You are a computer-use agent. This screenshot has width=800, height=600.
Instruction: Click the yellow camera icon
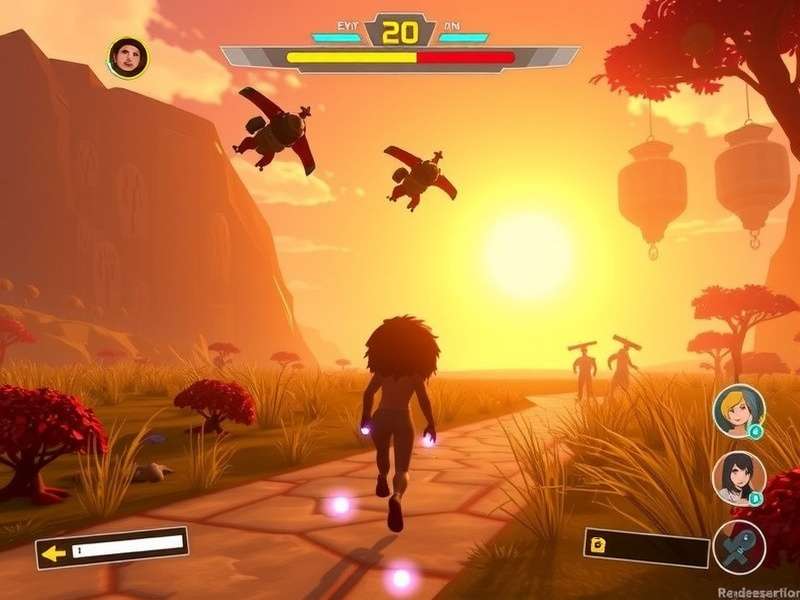tap(599, 544)
